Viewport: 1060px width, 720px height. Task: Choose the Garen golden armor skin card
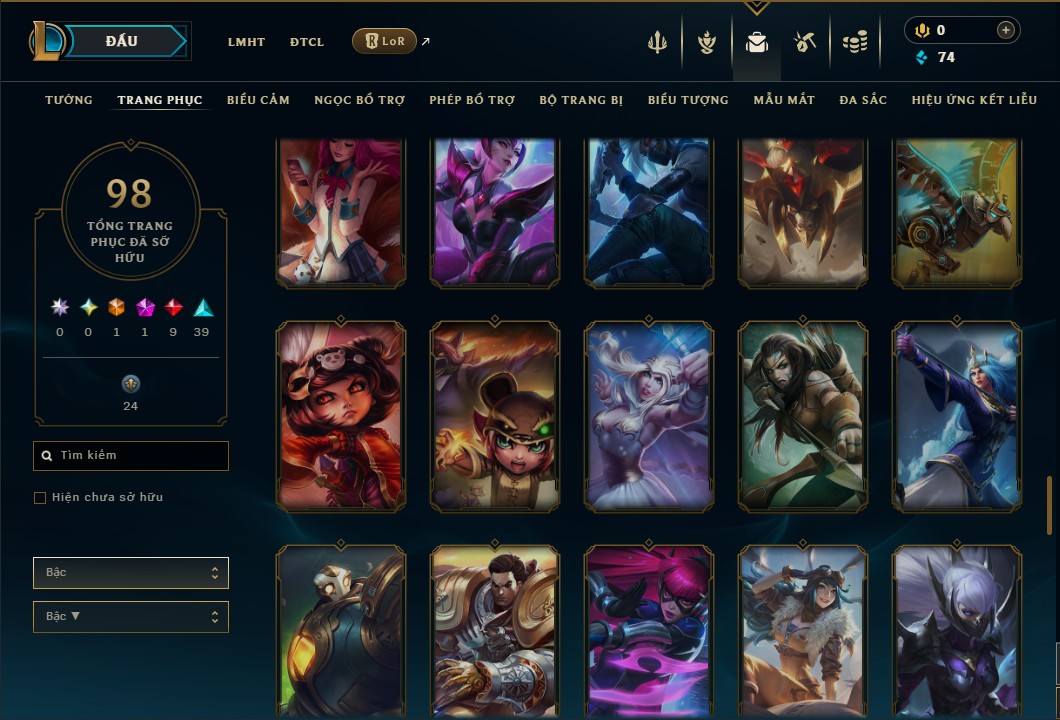click(495, 632)
